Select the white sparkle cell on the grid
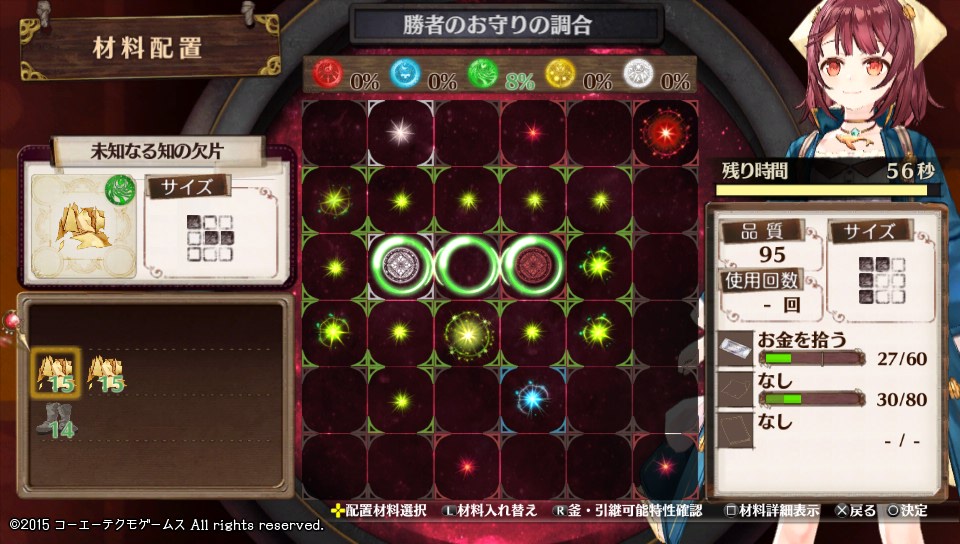This screenshot has width=960, height=544. pos(400,132)
